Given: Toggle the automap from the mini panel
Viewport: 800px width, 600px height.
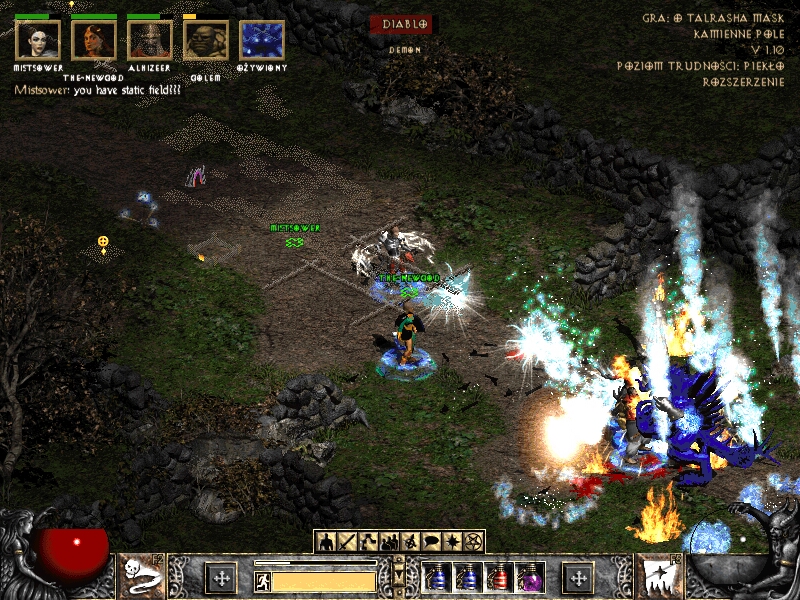Looking at the screenshot, I should click(410, 542).
